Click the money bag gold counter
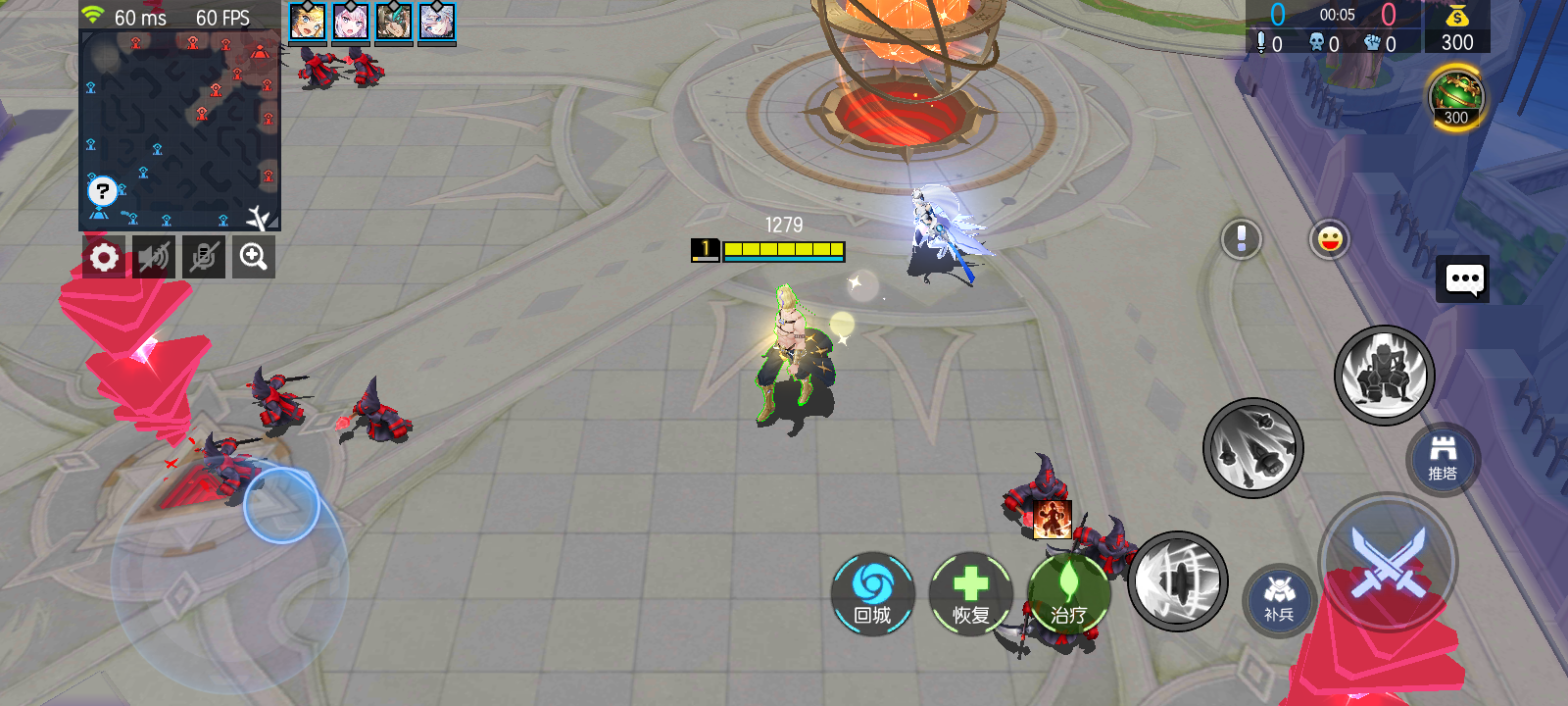Image resolution: width=1568 pixels, height=706 pixels. point(1457,26)
